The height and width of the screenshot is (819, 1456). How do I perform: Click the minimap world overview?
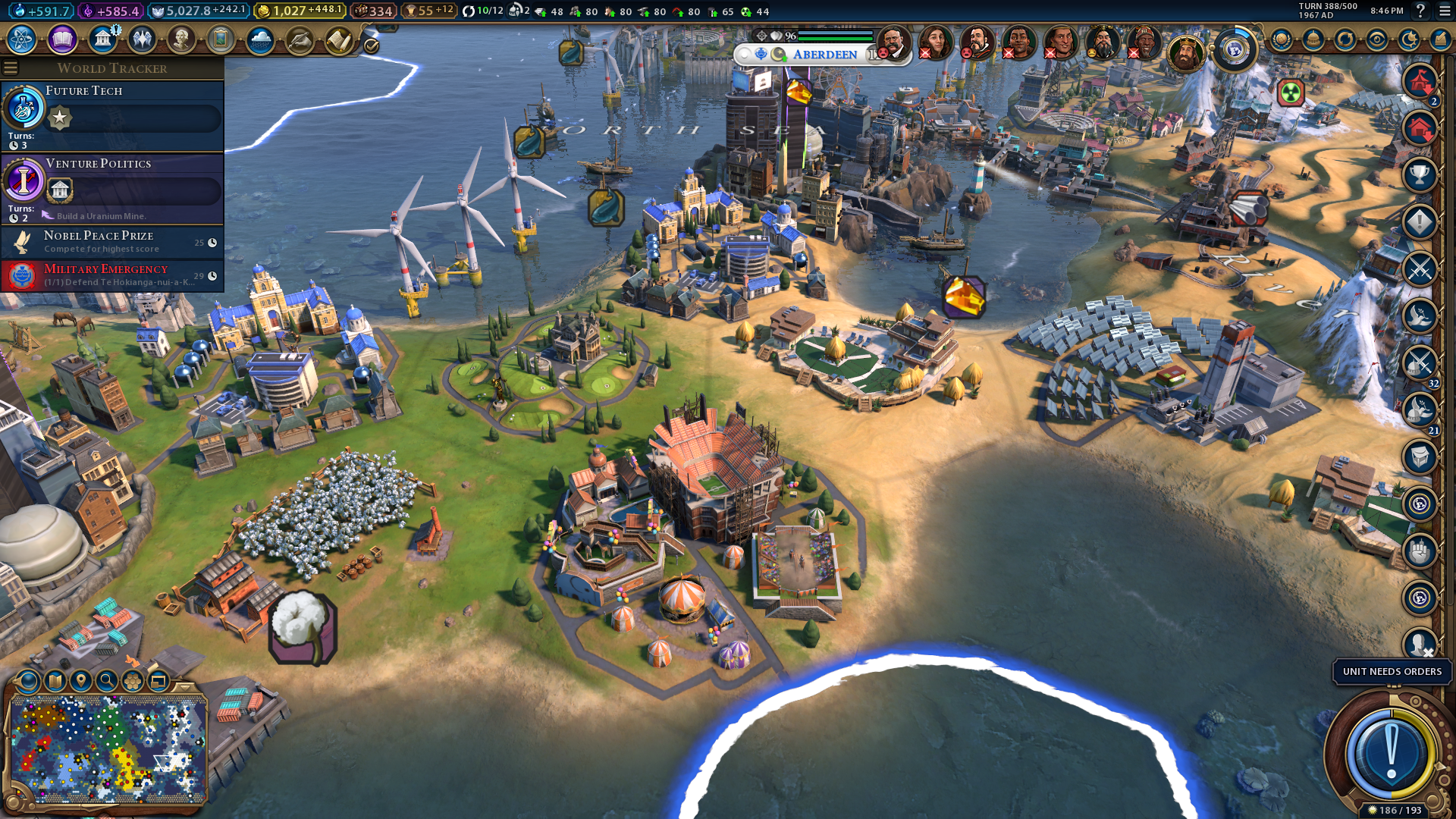(108, 748)
